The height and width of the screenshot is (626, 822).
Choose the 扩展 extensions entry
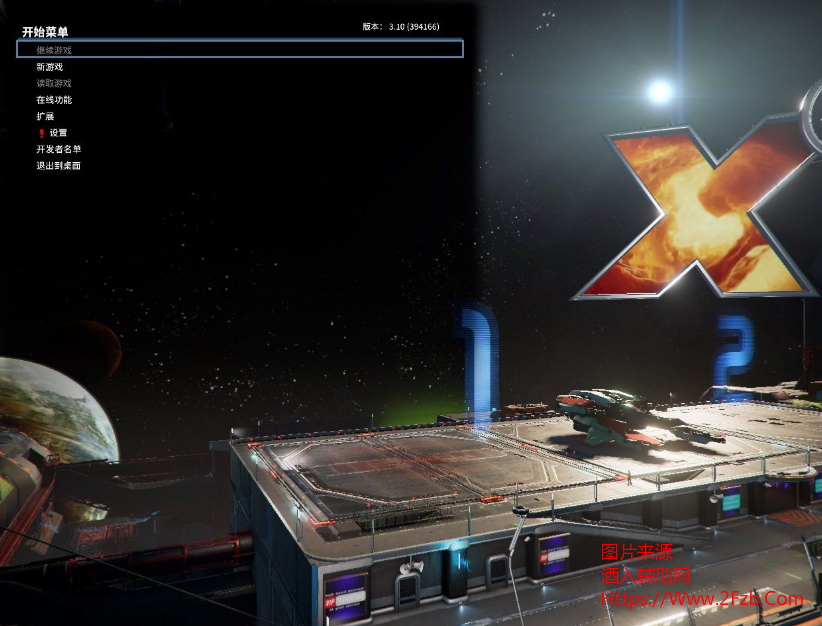[46, 116]
